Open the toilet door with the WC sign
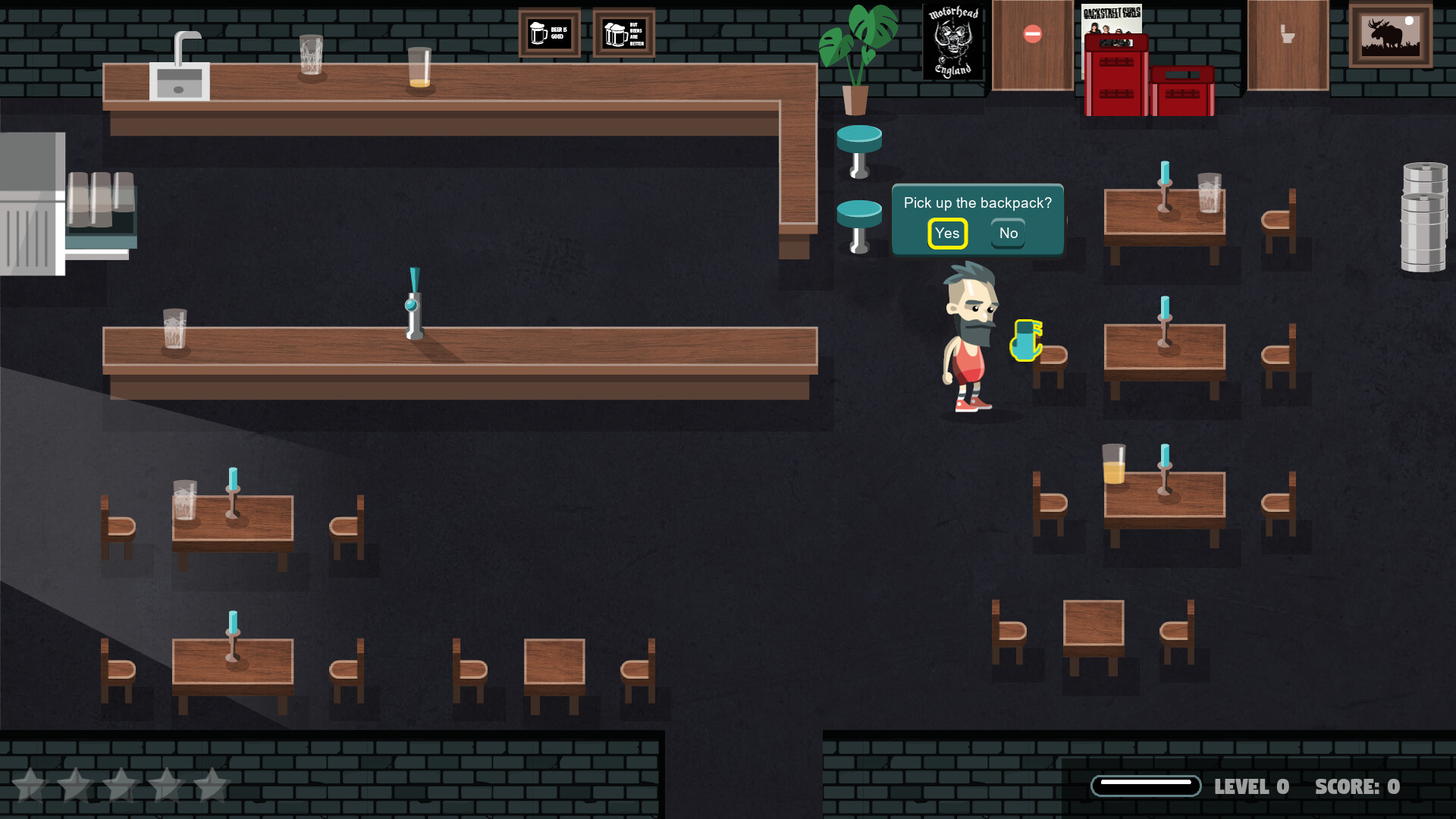 pos(1287,44)
